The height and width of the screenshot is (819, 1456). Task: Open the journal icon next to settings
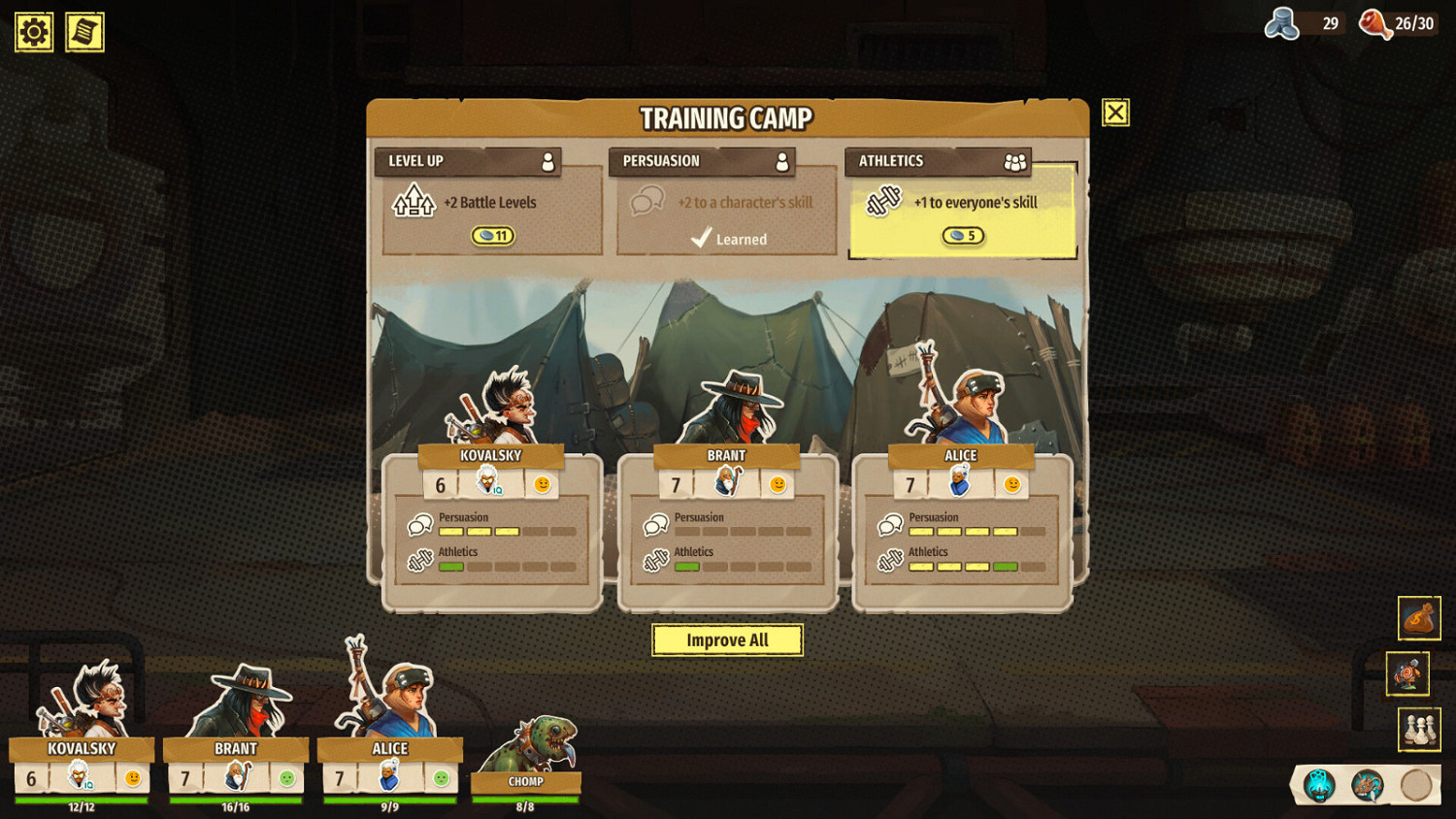coord(83,31)
